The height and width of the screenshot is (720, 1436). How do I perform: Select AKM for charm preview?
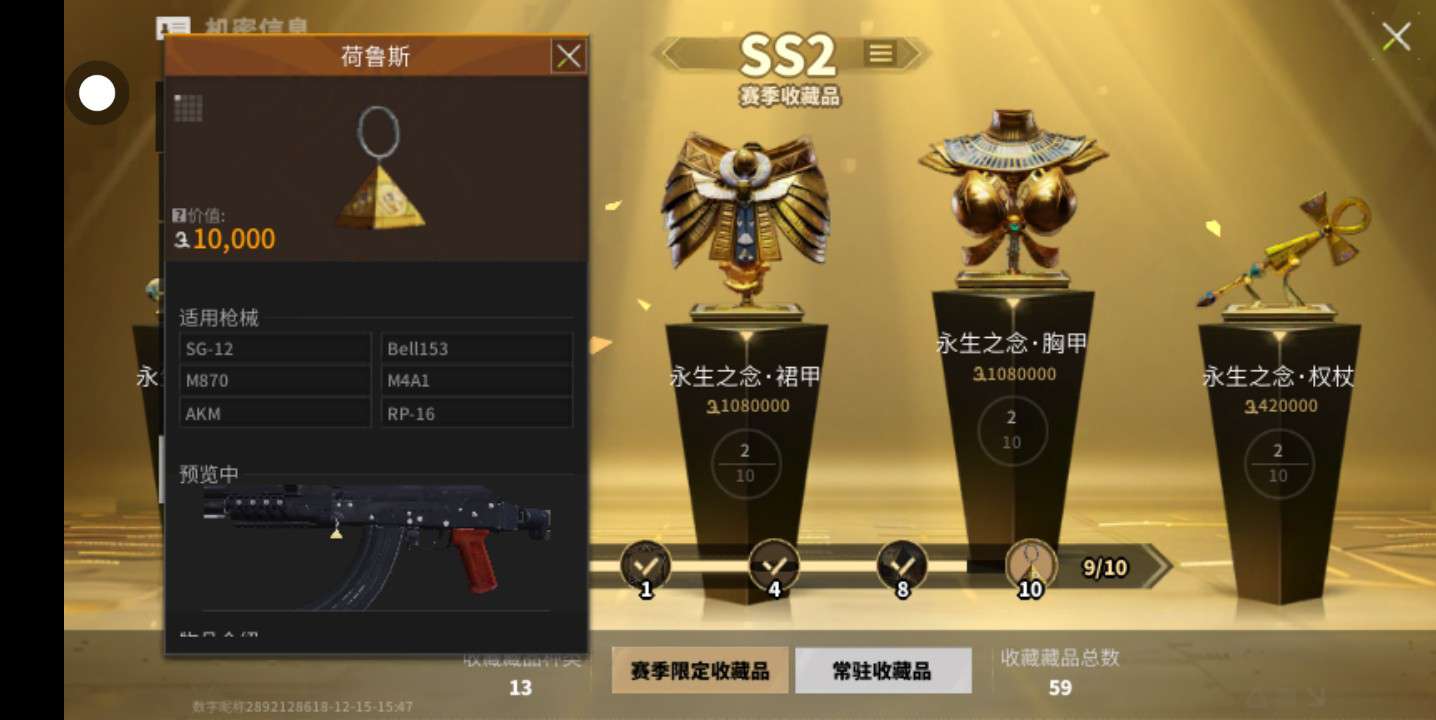coord(275,413)
